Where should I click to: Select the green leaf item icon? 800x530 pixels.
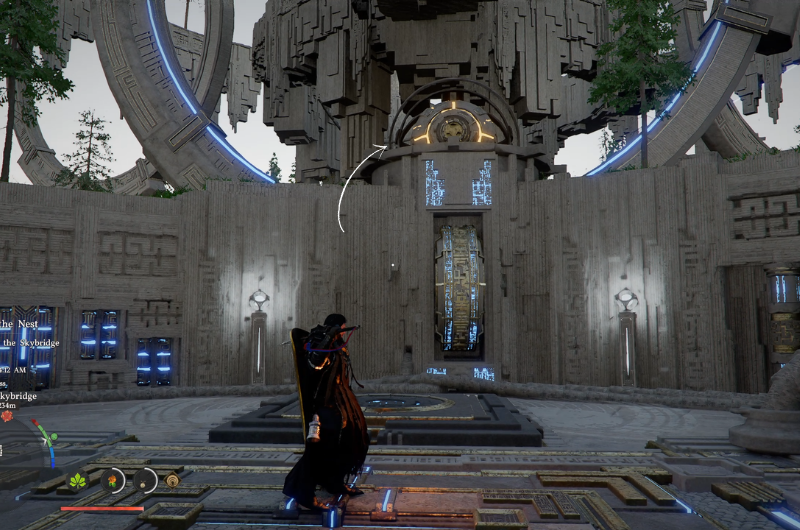(x=78, y=481)
